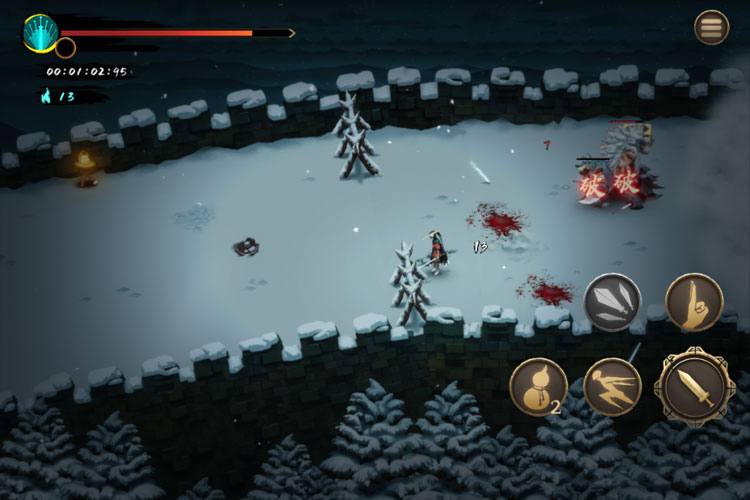Viewport: 750px width, 500px height.
Task: Use the healing gourd item
Action: (538, 386)
